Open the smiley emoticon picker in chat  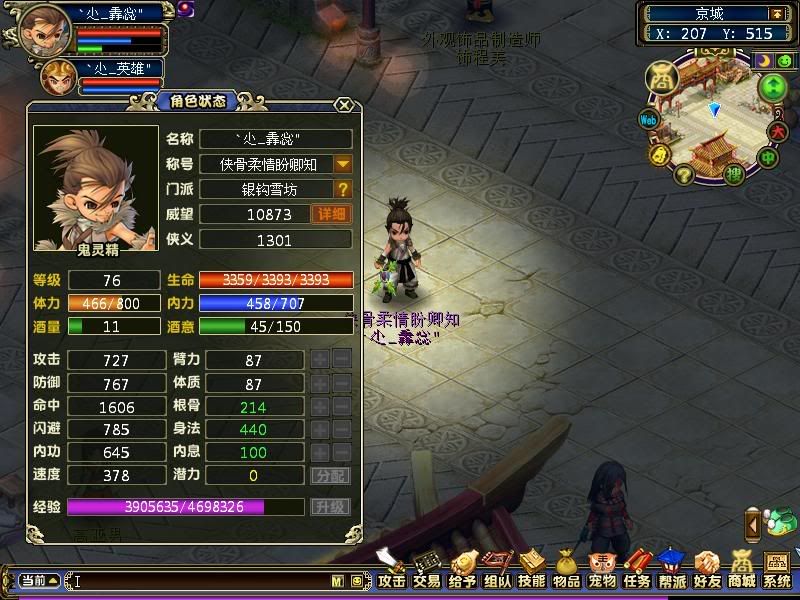pos(356,580)
